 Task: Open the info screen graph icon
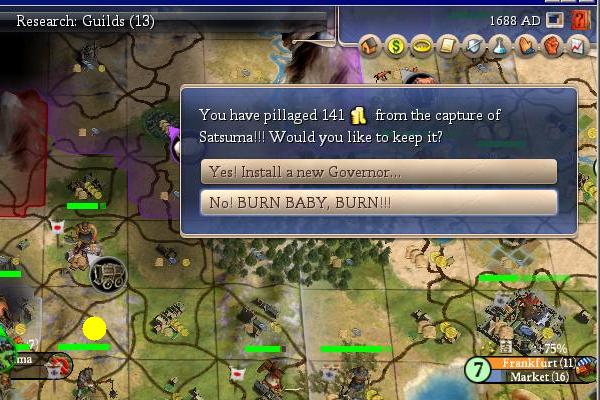click(x=577, y=46)
